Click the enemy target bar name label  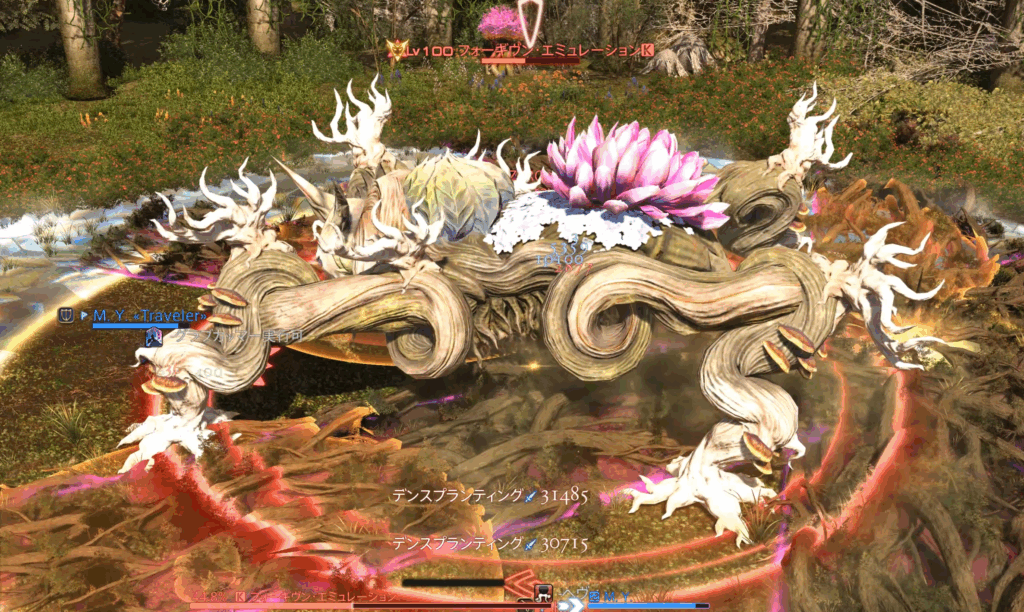300,597
